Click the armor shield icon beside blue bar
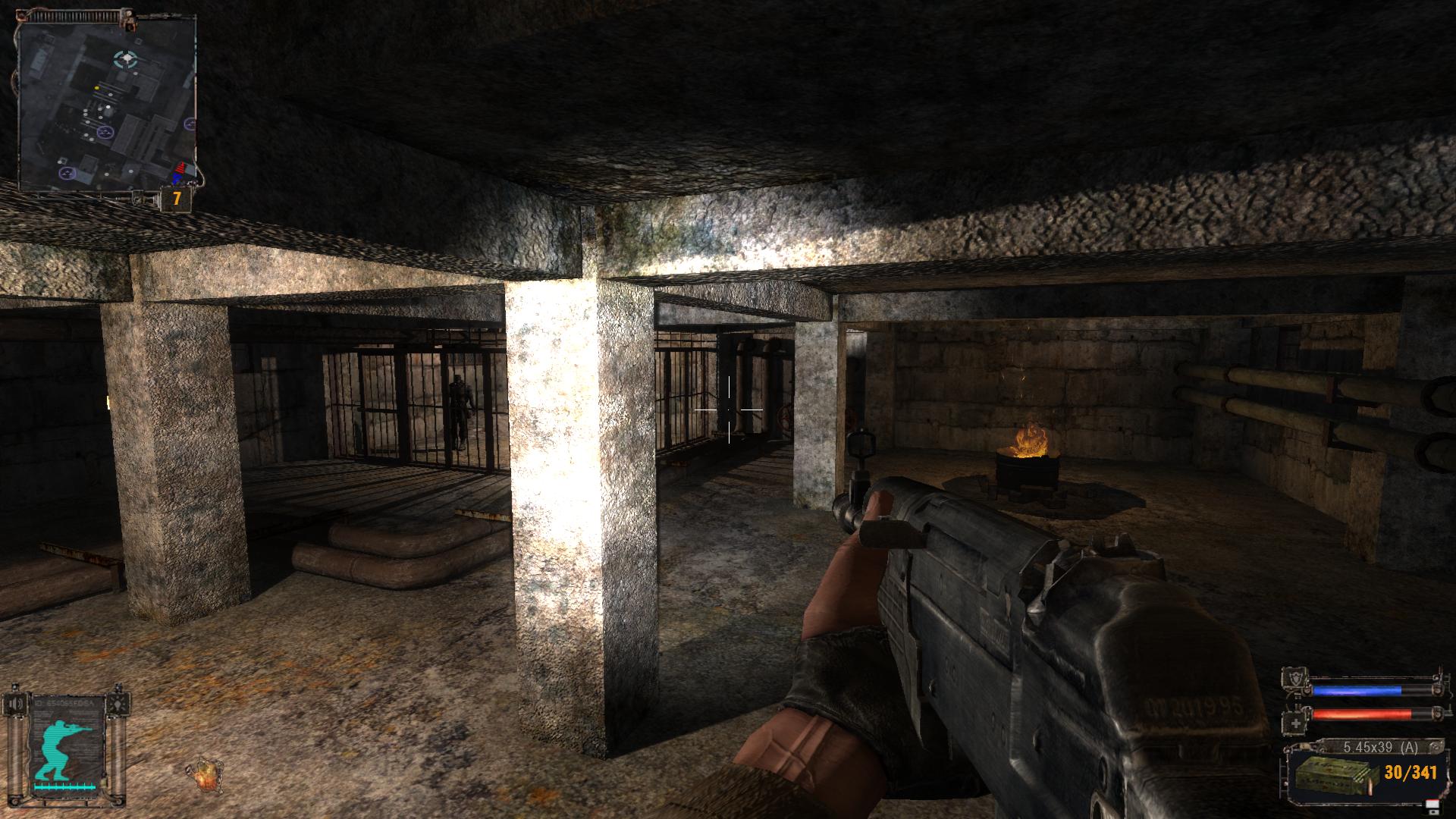Screen dimensions: 1456x819 pos(1295,679)
